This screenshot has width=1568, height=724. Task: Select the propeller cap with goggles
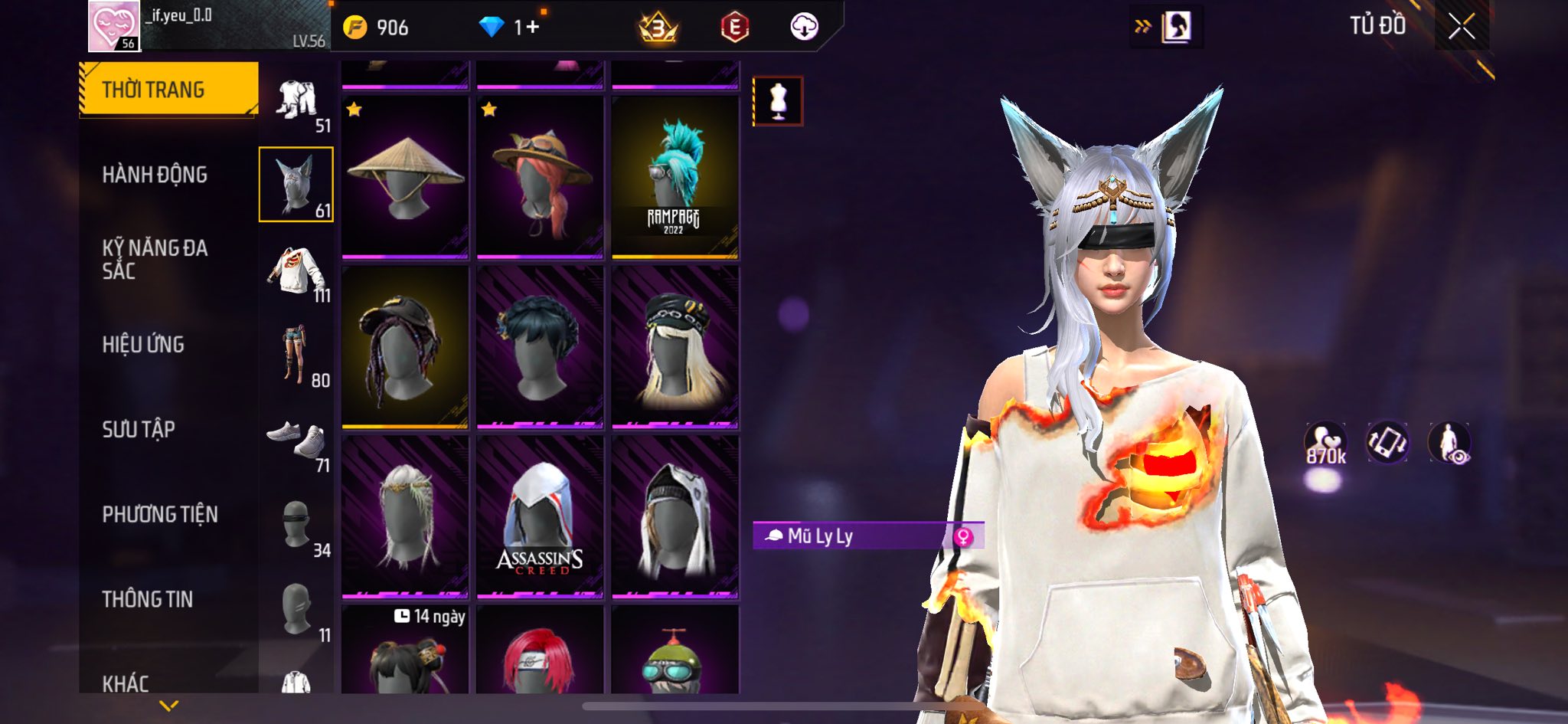pos(675,655)
